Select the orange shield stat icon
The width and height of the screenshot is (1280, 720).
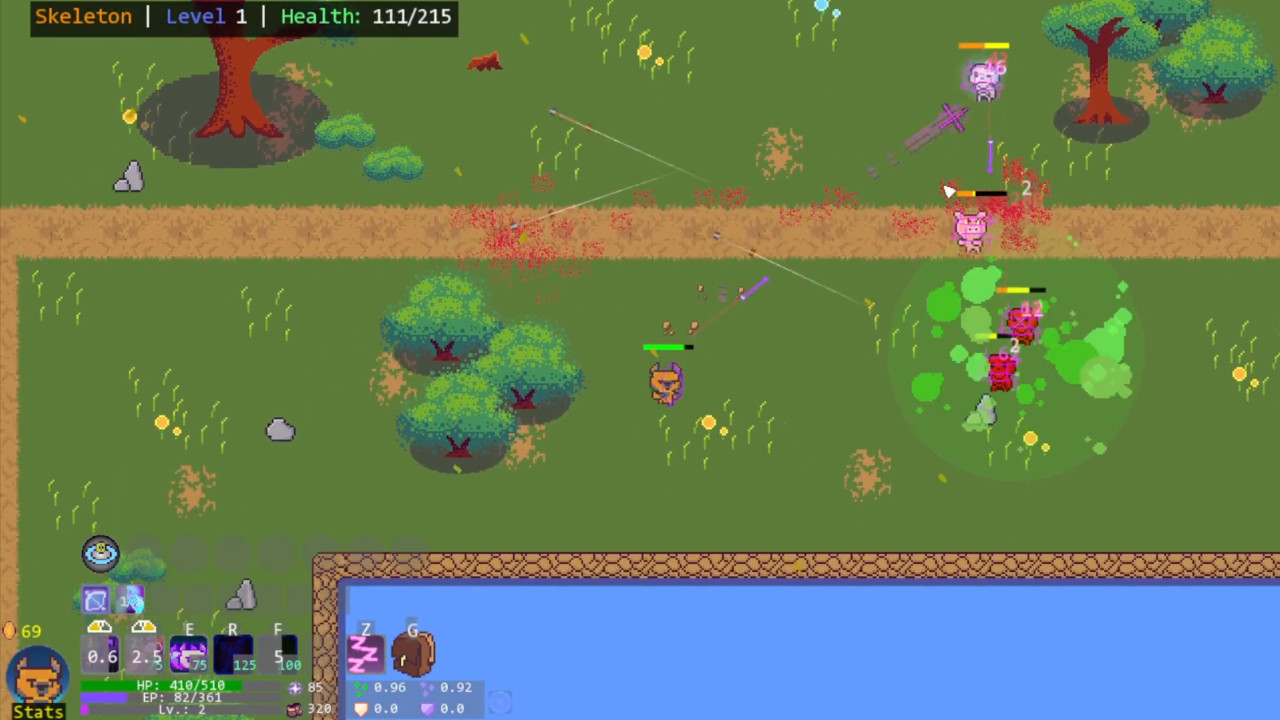(362, 708)
